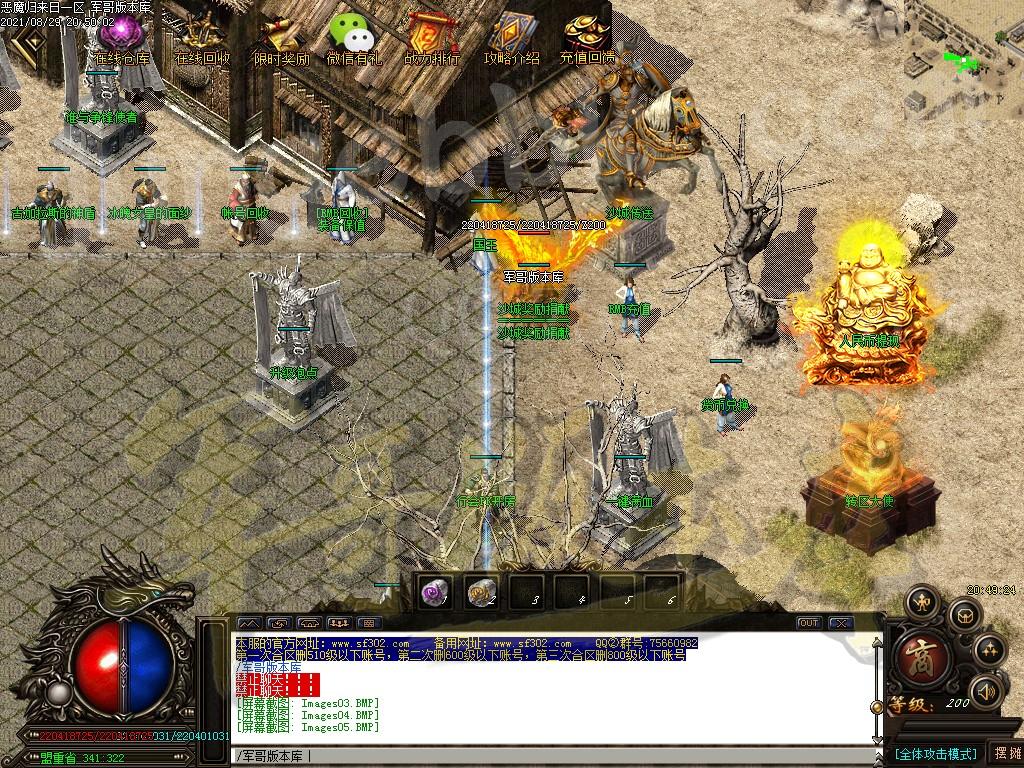1024x768 pixels.
Task: Open the bag box round button
Action: 965,614
